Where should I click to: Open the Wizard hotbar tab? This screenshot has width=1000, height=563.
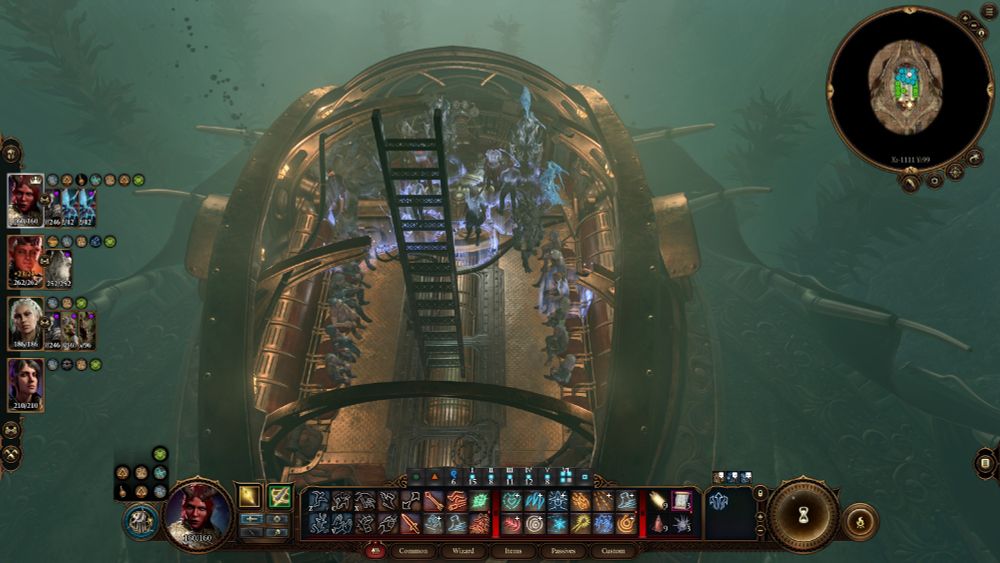(463, 551)
